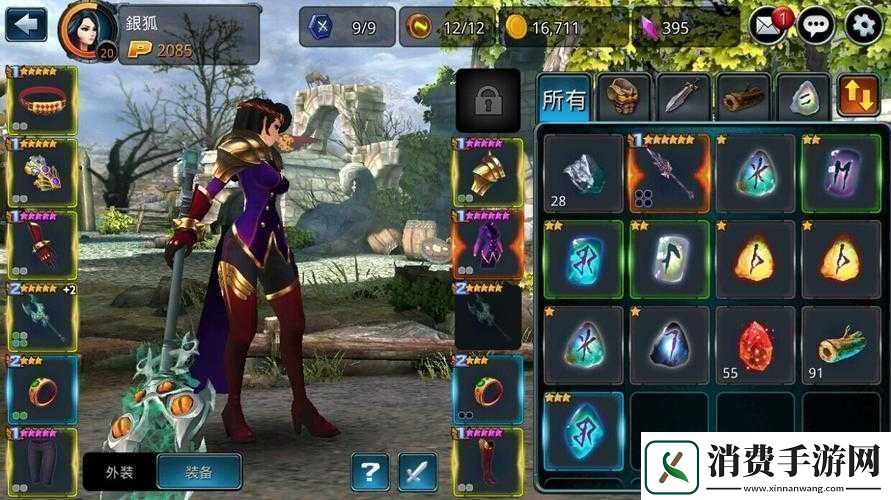
Task: Open the player avatar portrait
Action: [x=87, y=30]
